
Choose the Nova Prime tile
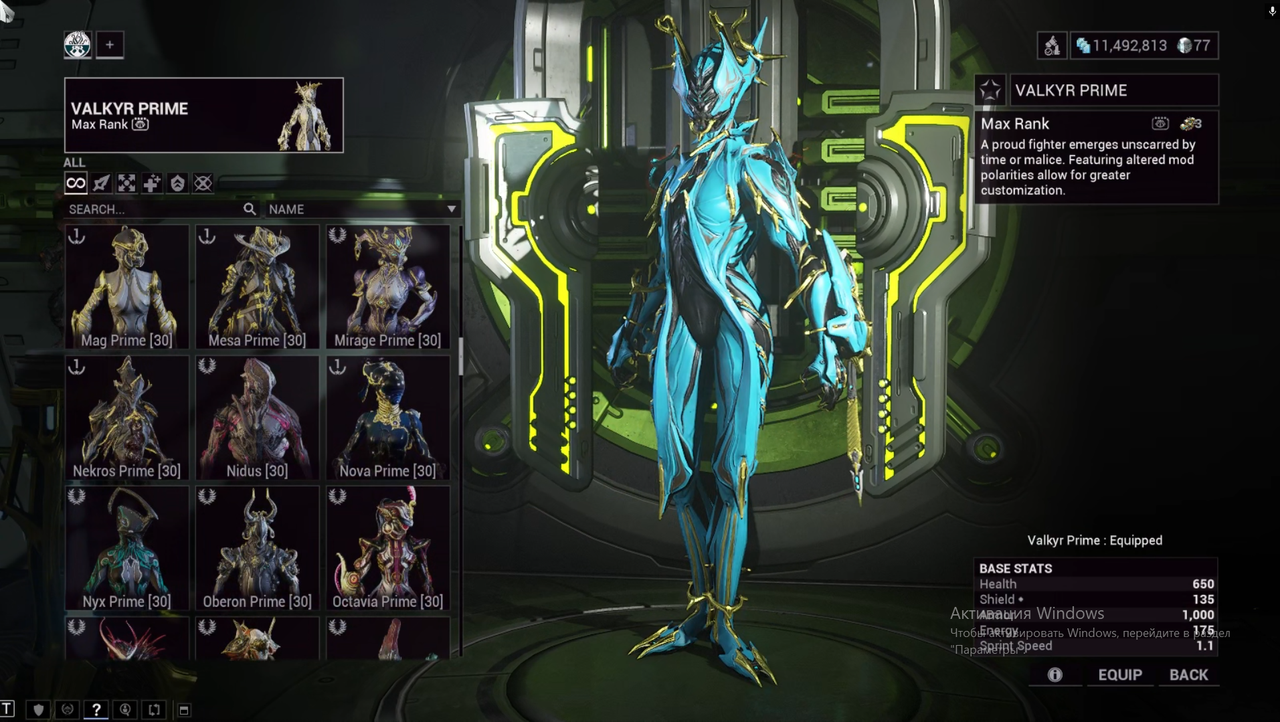click(x=387, y=417)
